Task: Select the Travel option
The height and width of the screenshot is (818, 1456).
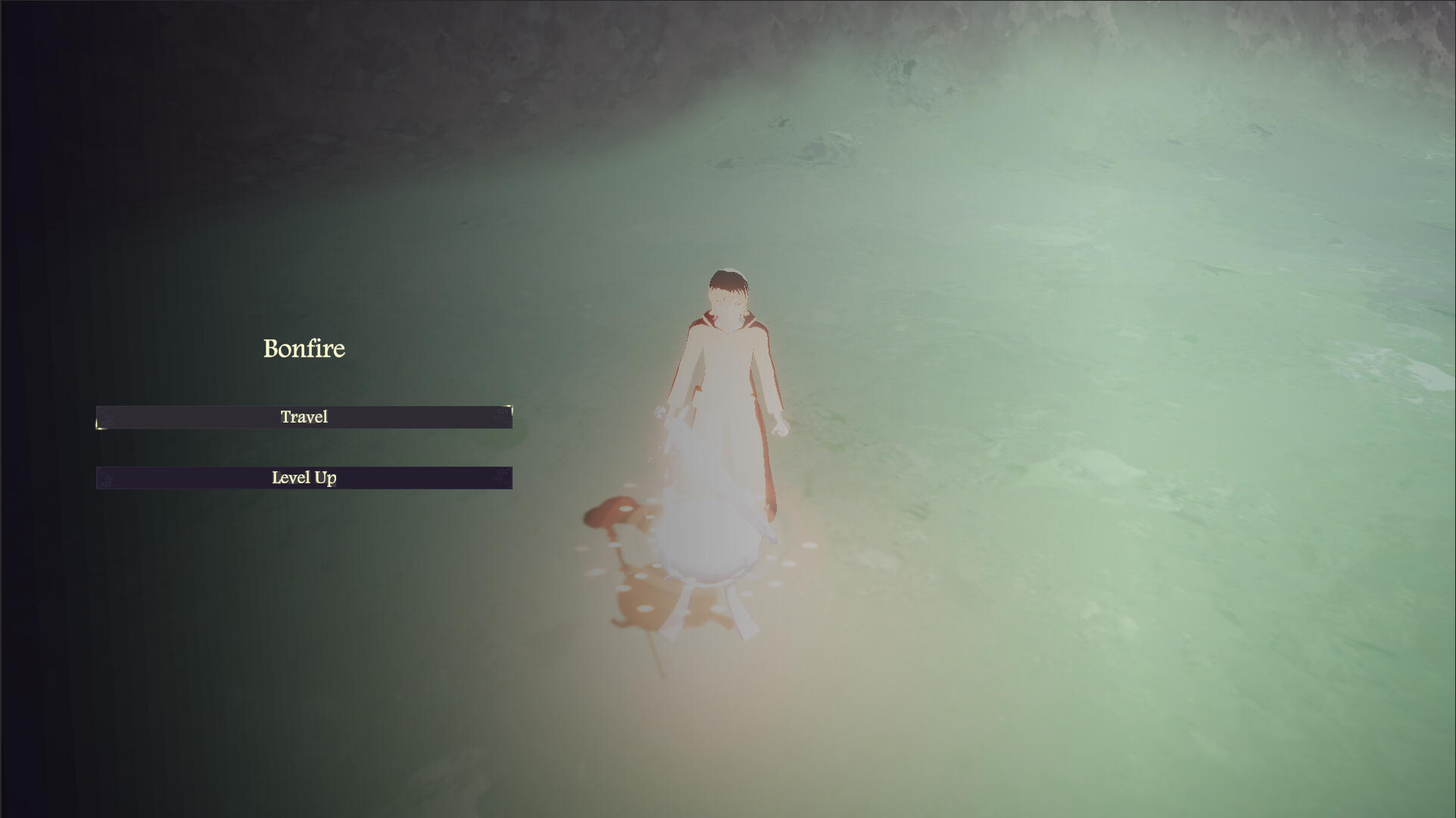Action: tap(304, 417)
